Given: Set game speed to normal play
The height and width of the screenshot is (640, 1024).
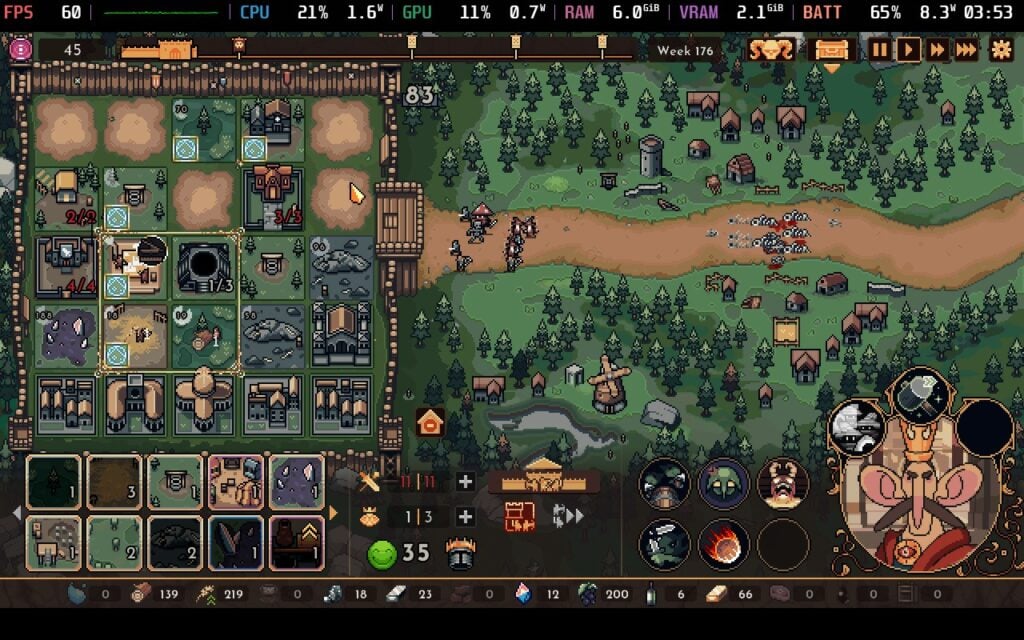Looking at the screenshot, I should (908, 50).
